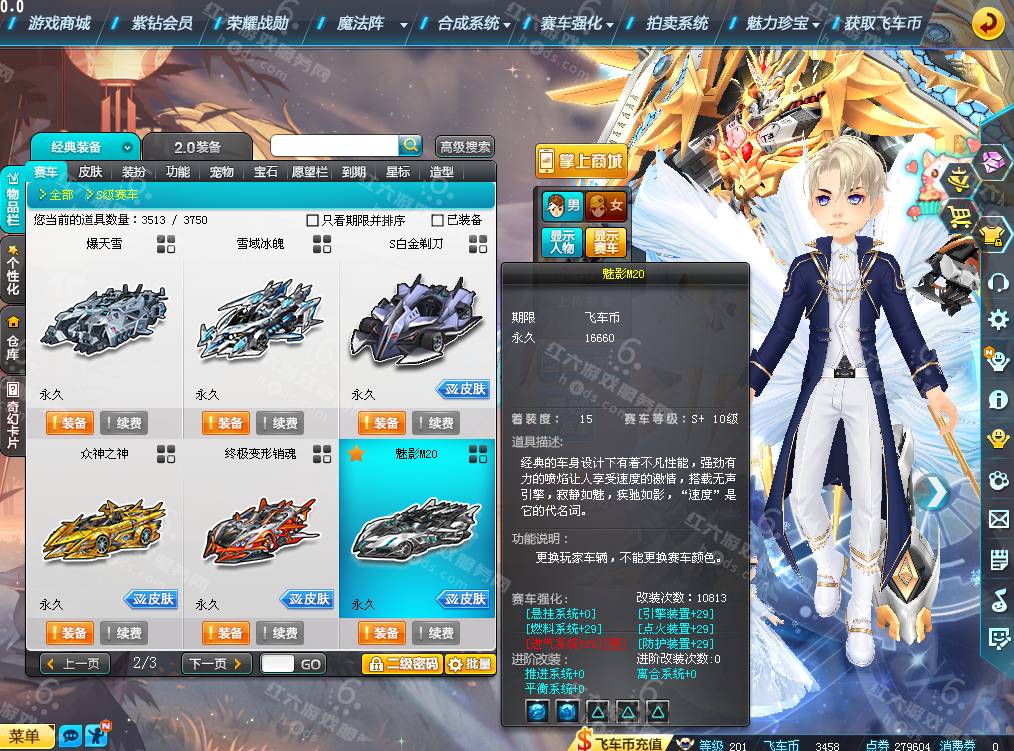Go to the 下一页 next page
This screenshot has height=751, width=1014.
point(216,664)
